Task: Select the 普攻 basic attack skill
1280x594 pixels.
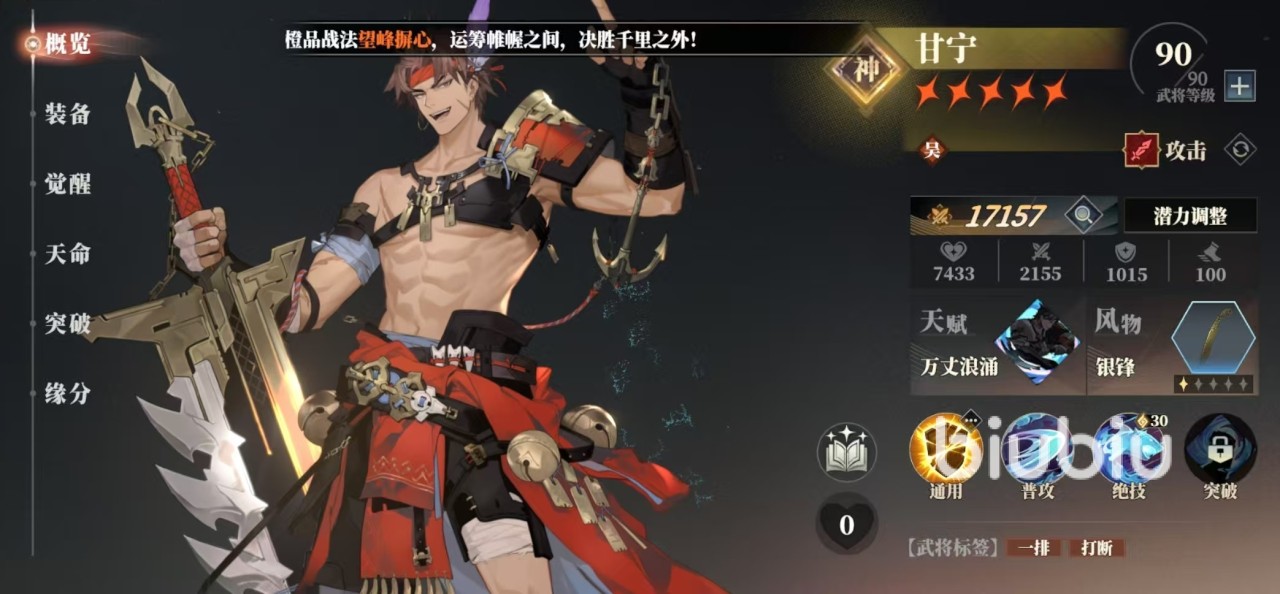Action: 1036,448
